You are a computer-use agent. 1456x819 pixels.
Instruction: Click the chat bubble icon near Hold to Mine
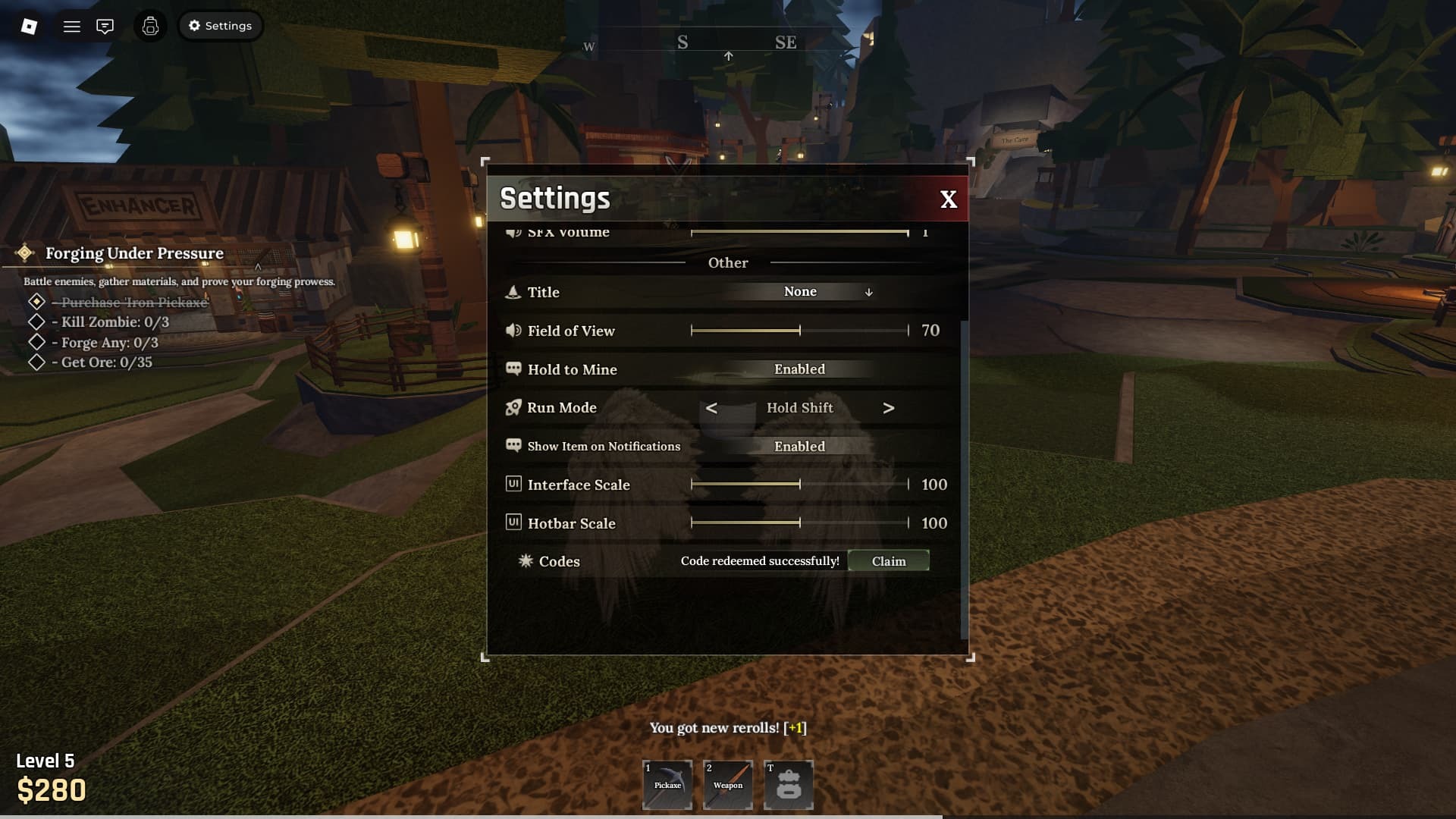[512, 369]
